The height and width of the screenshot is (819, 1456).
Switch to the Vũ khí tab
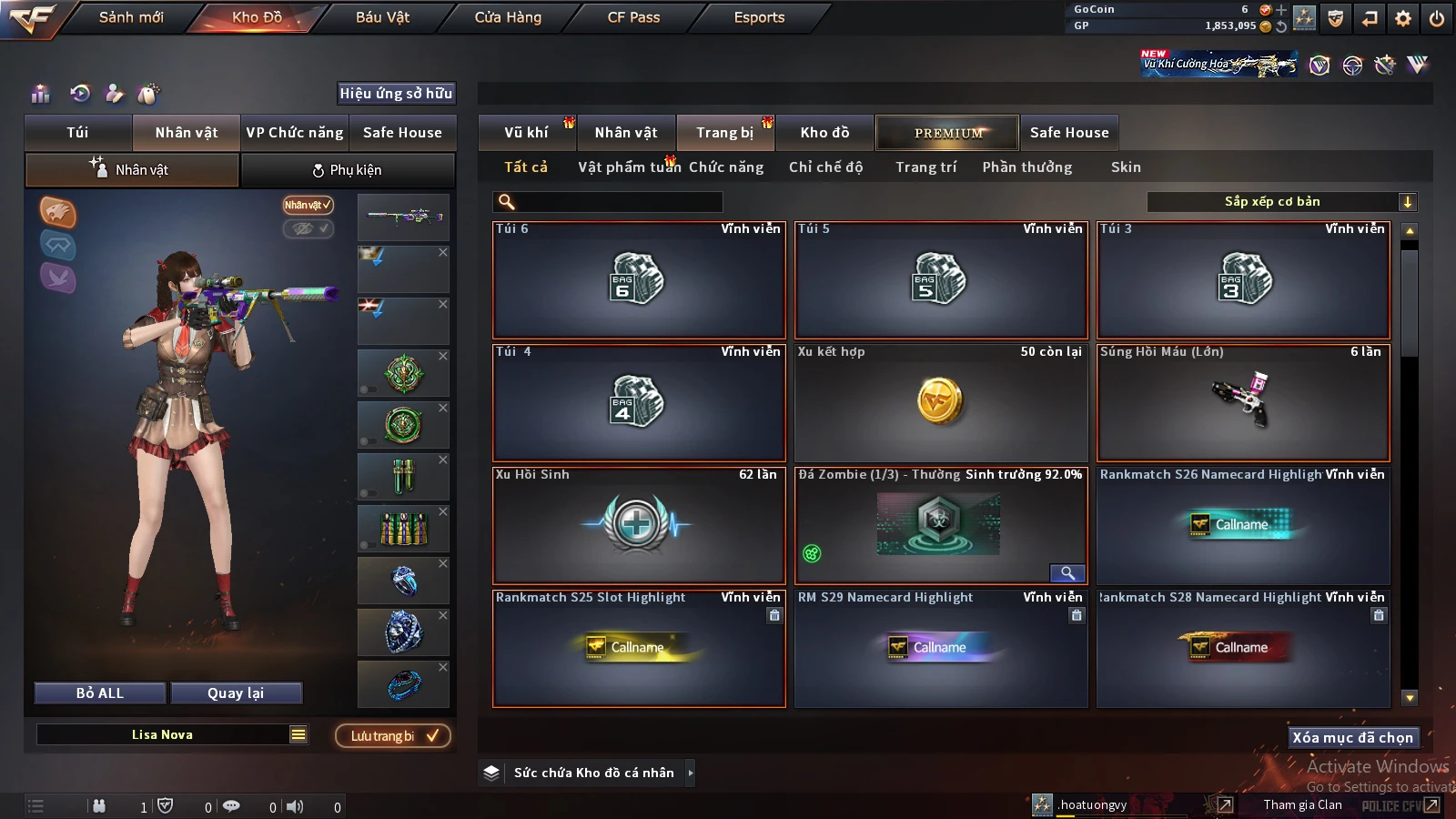[526, 133]
